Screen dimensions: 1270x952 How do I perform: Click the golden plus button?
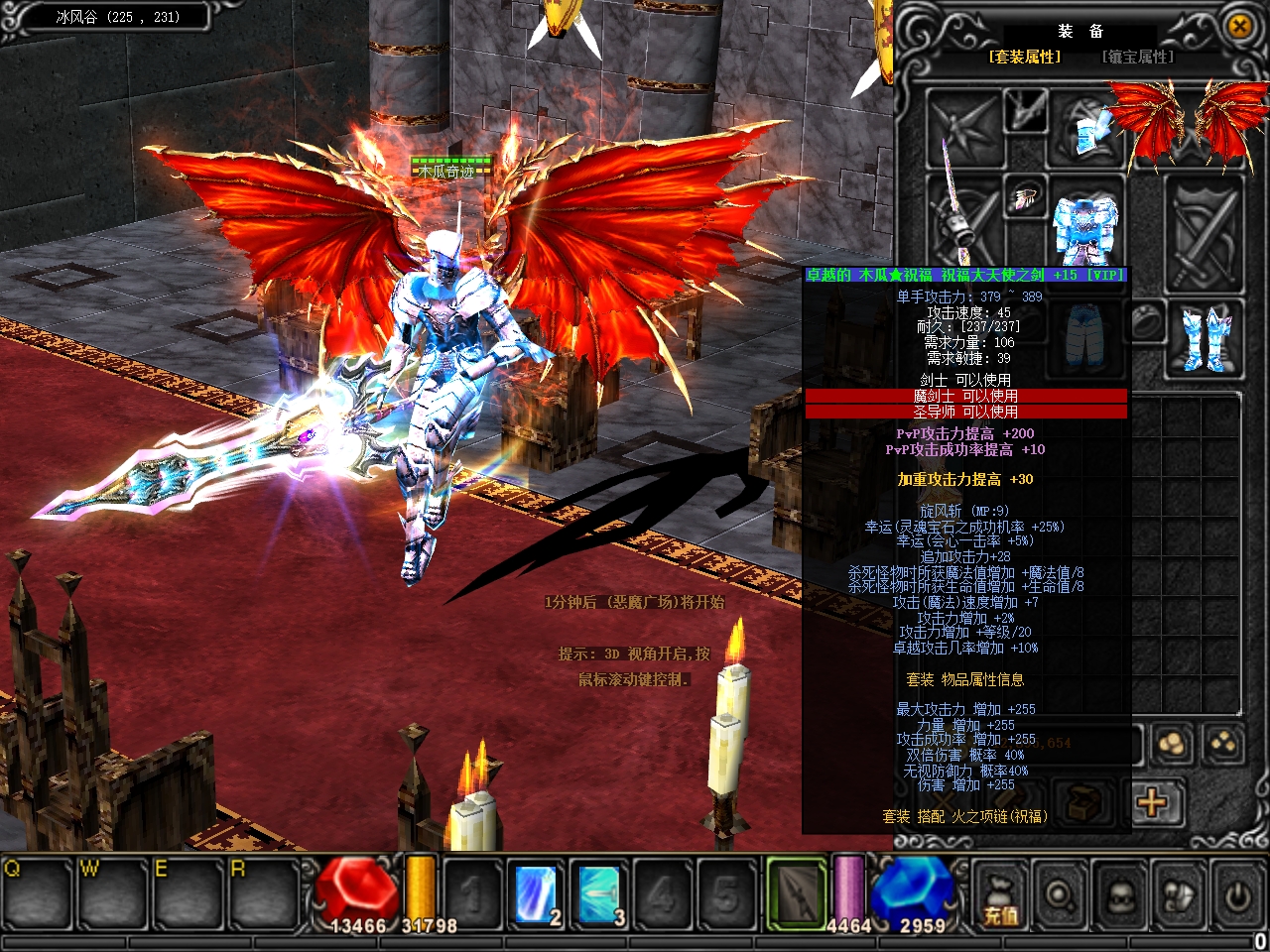pyautogui.click(x=1151, y=801)
